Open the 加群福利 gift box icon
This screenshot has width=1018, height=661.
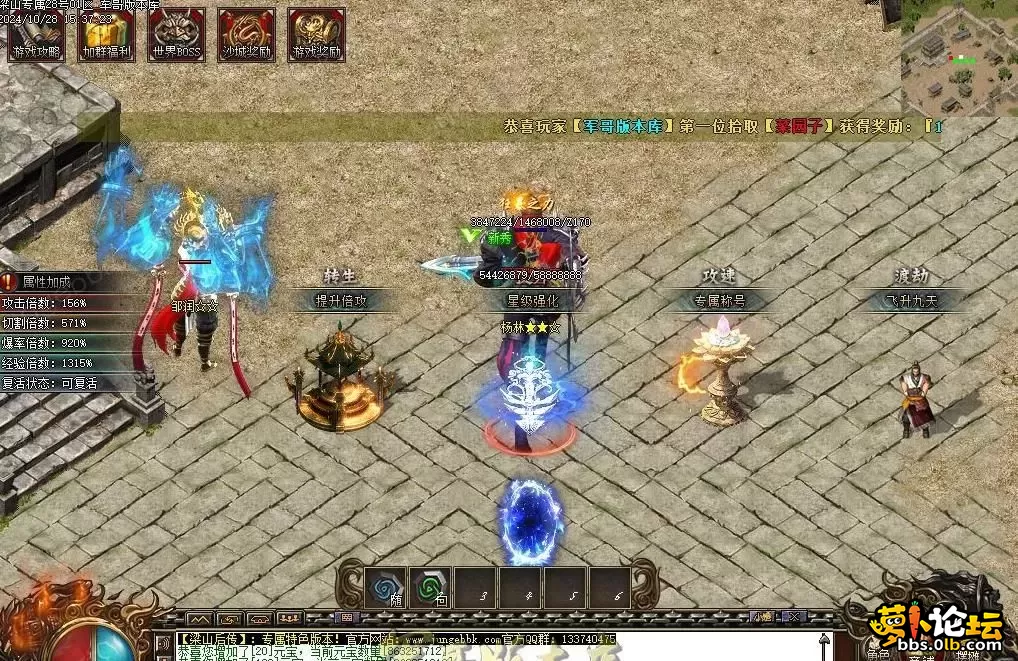107,35
